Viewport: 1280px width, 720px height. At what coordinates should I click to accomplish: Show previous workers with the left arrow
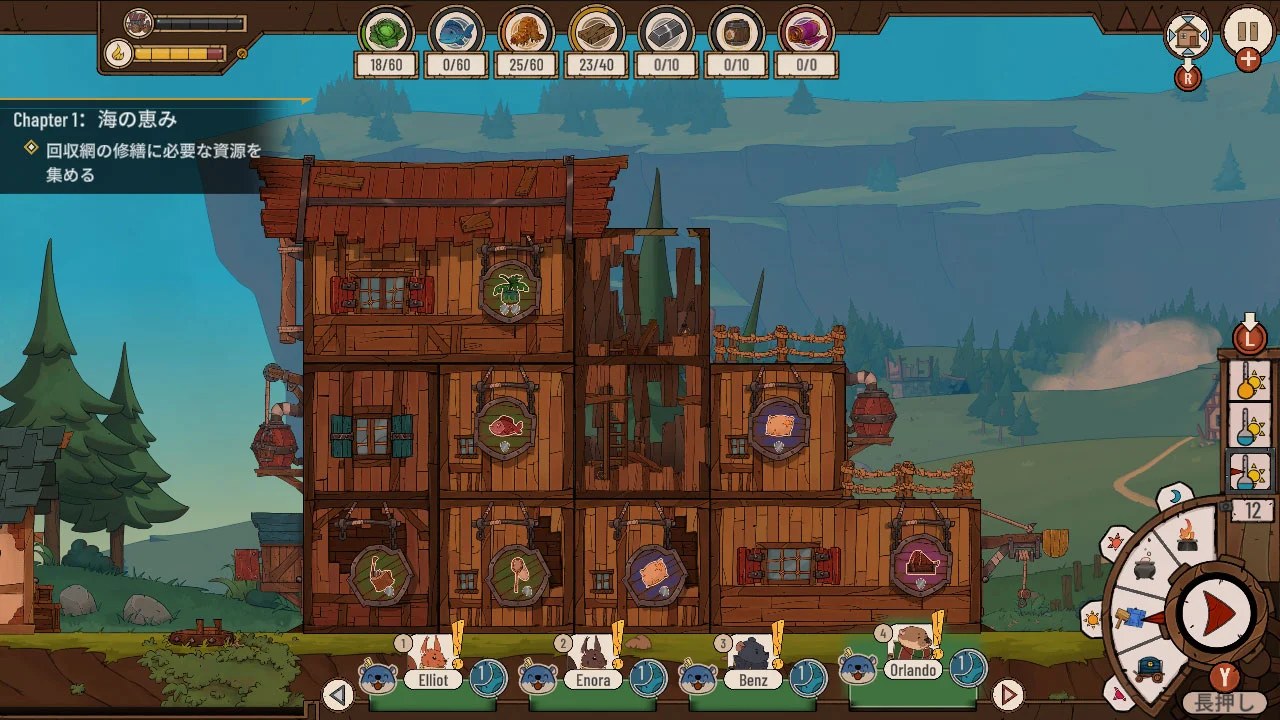[x=338, y=694]
